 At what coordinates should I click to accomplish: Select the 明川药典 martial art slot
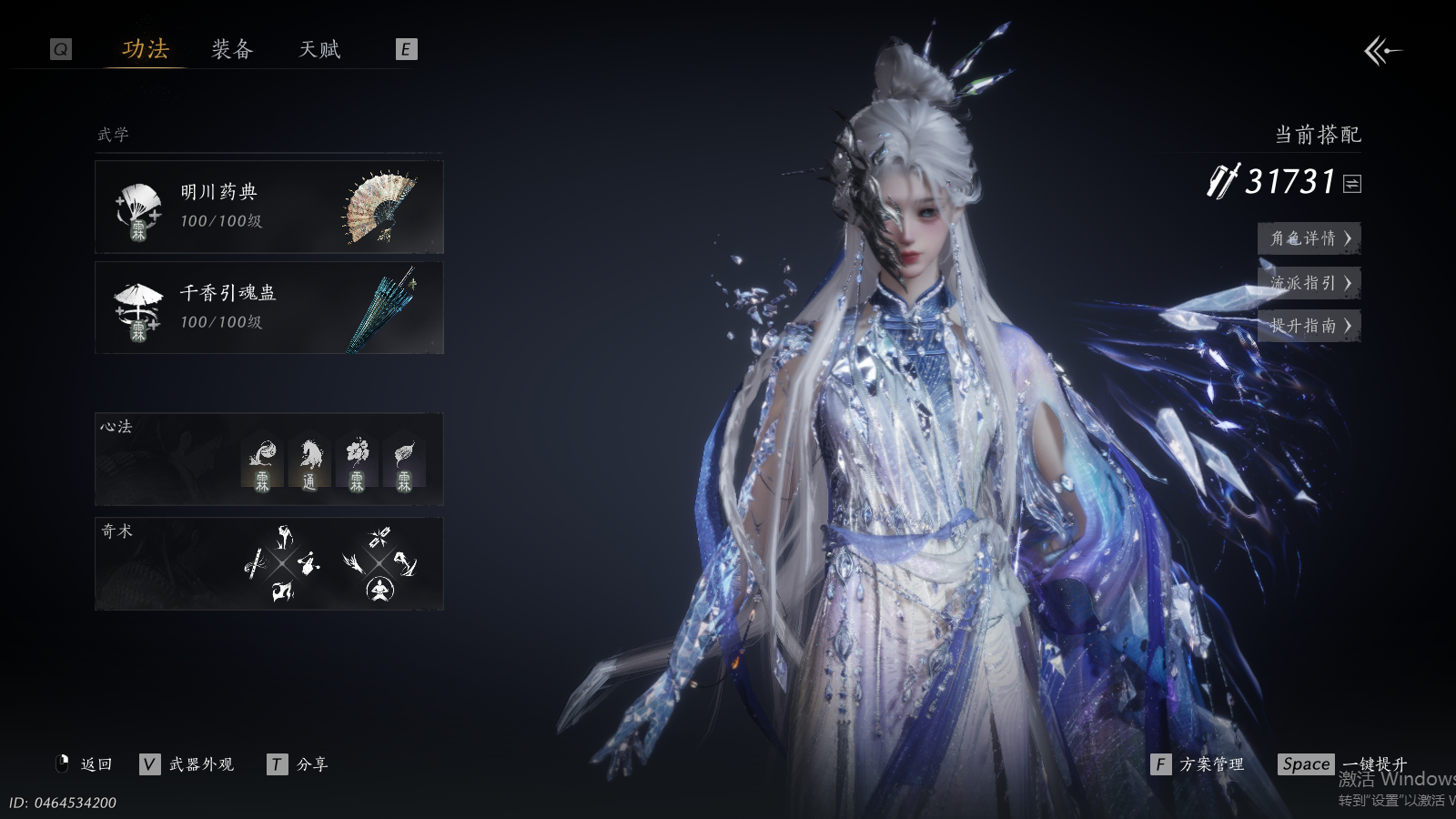(x=269, y=207)
